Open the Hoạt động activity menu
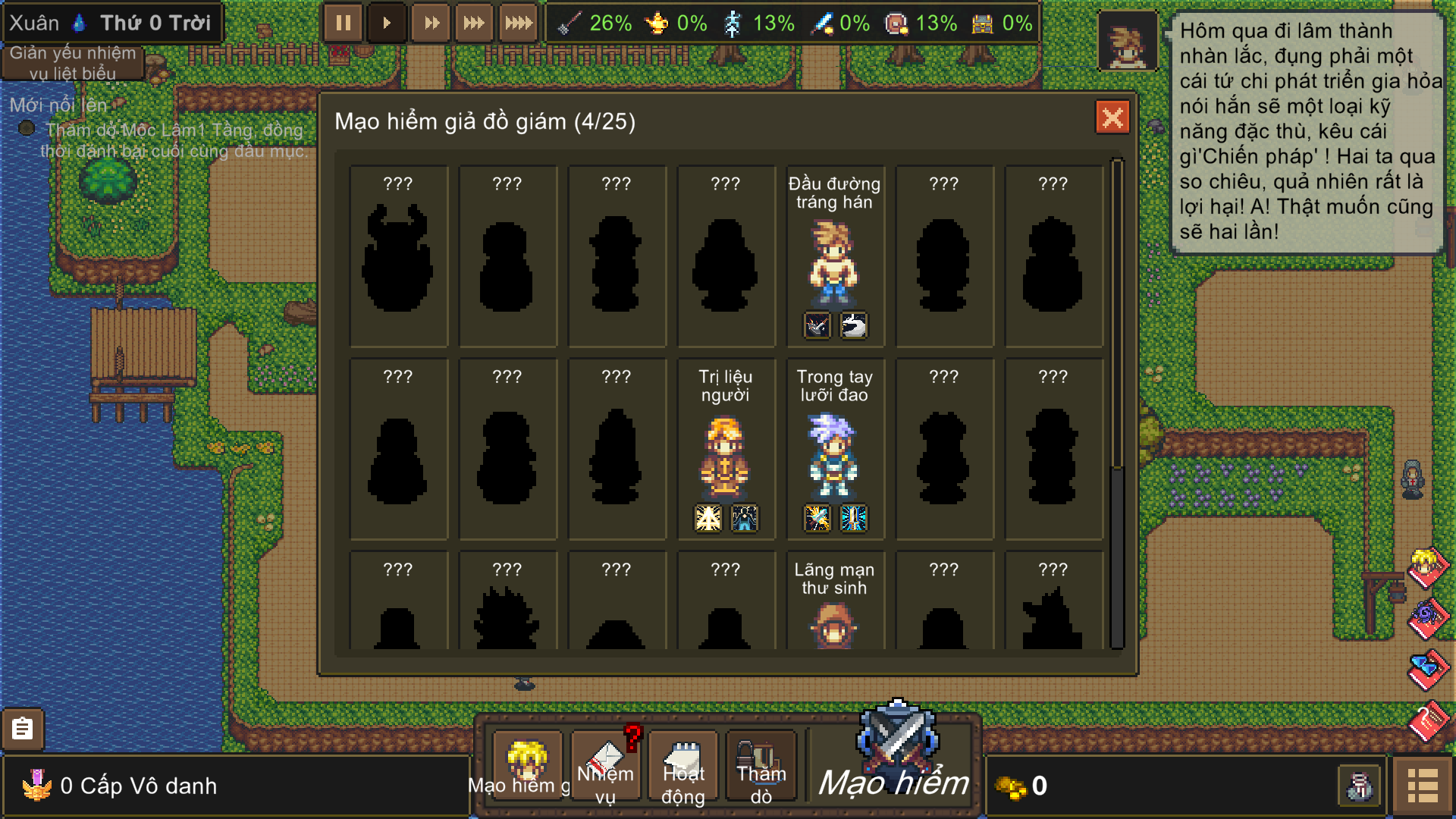 tap(683, 766)
